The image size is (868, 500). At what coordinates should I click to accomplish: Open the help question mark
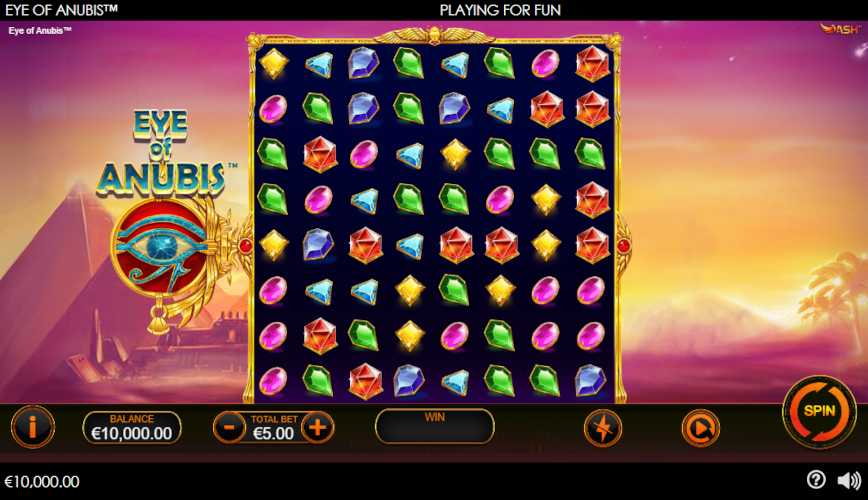[x=816, y=480]
